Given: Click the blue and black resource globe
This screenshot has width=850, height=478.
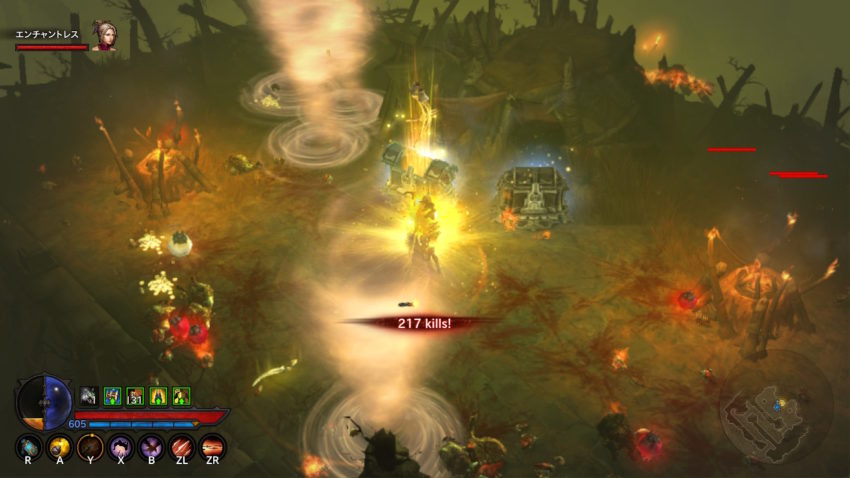Looking at the screenshot, I should tap(45, 400).
